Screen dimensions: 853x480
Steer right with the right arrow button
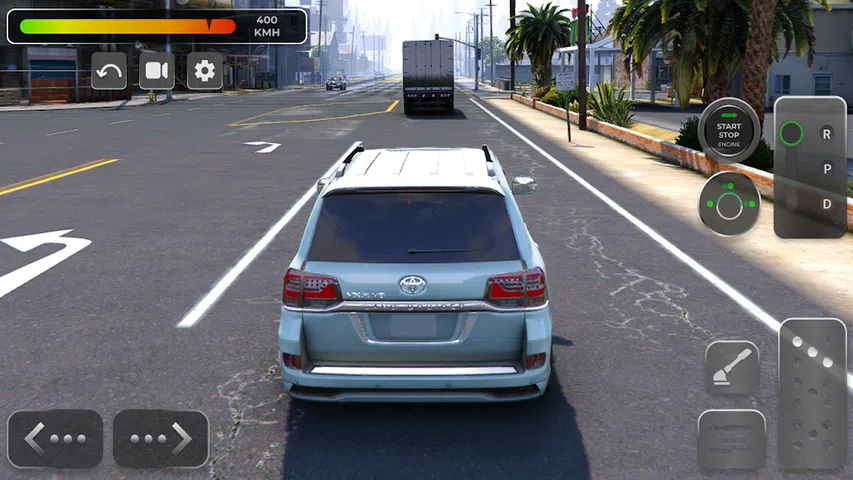click(161, 439)
